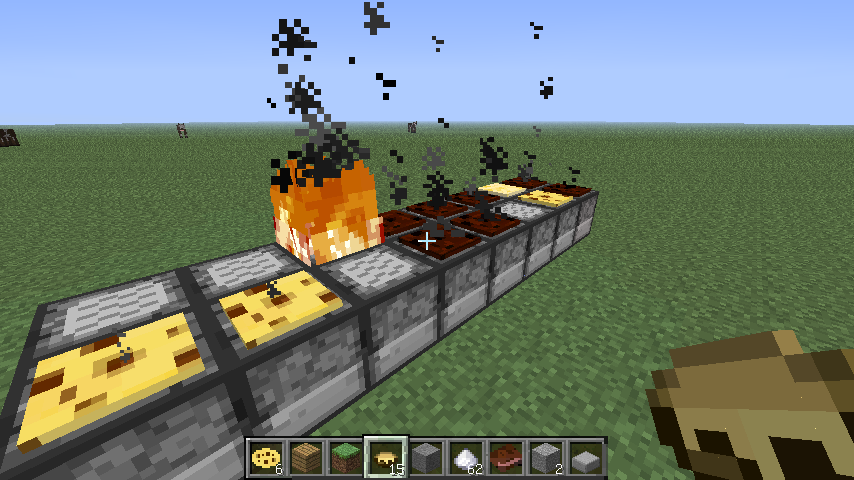This screenshot has height=480, width=854.
Task: Choose the brown burnt food slot
Action: coord(506,458)
